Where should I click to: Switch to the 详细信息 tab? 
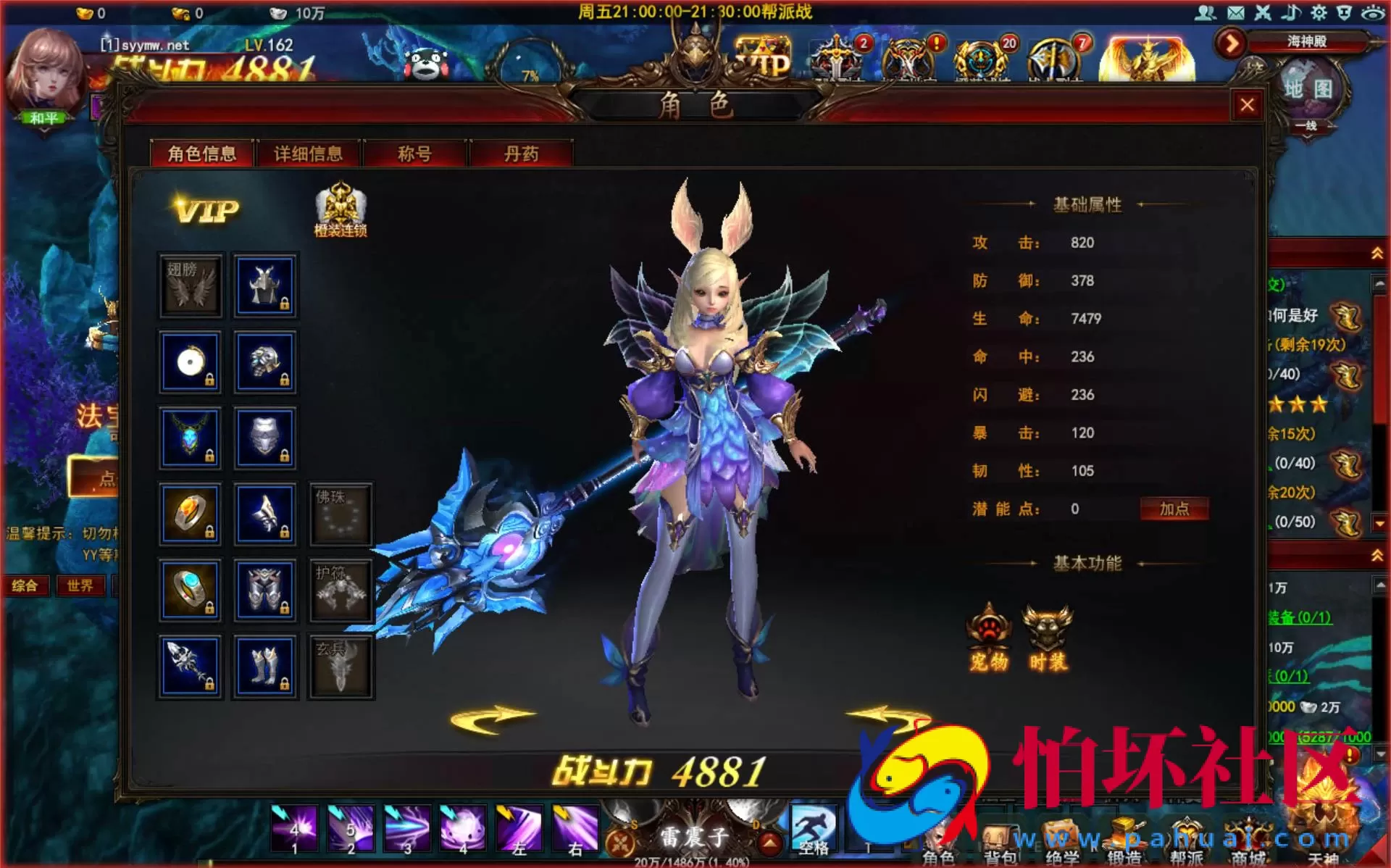pyautogui.click(x=307, y=154)
